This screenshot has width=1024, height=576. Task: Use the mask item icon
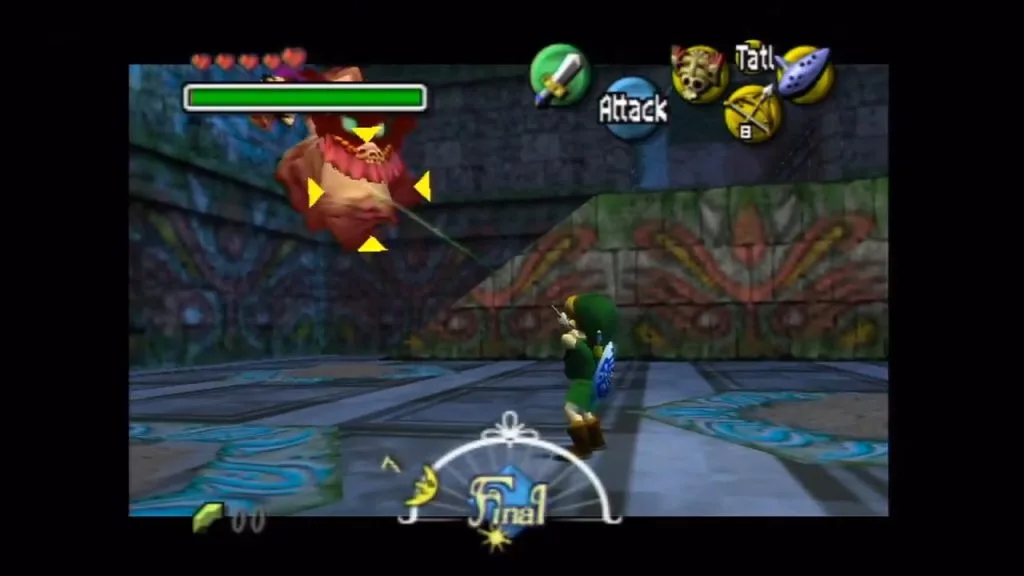pos(699,73)
